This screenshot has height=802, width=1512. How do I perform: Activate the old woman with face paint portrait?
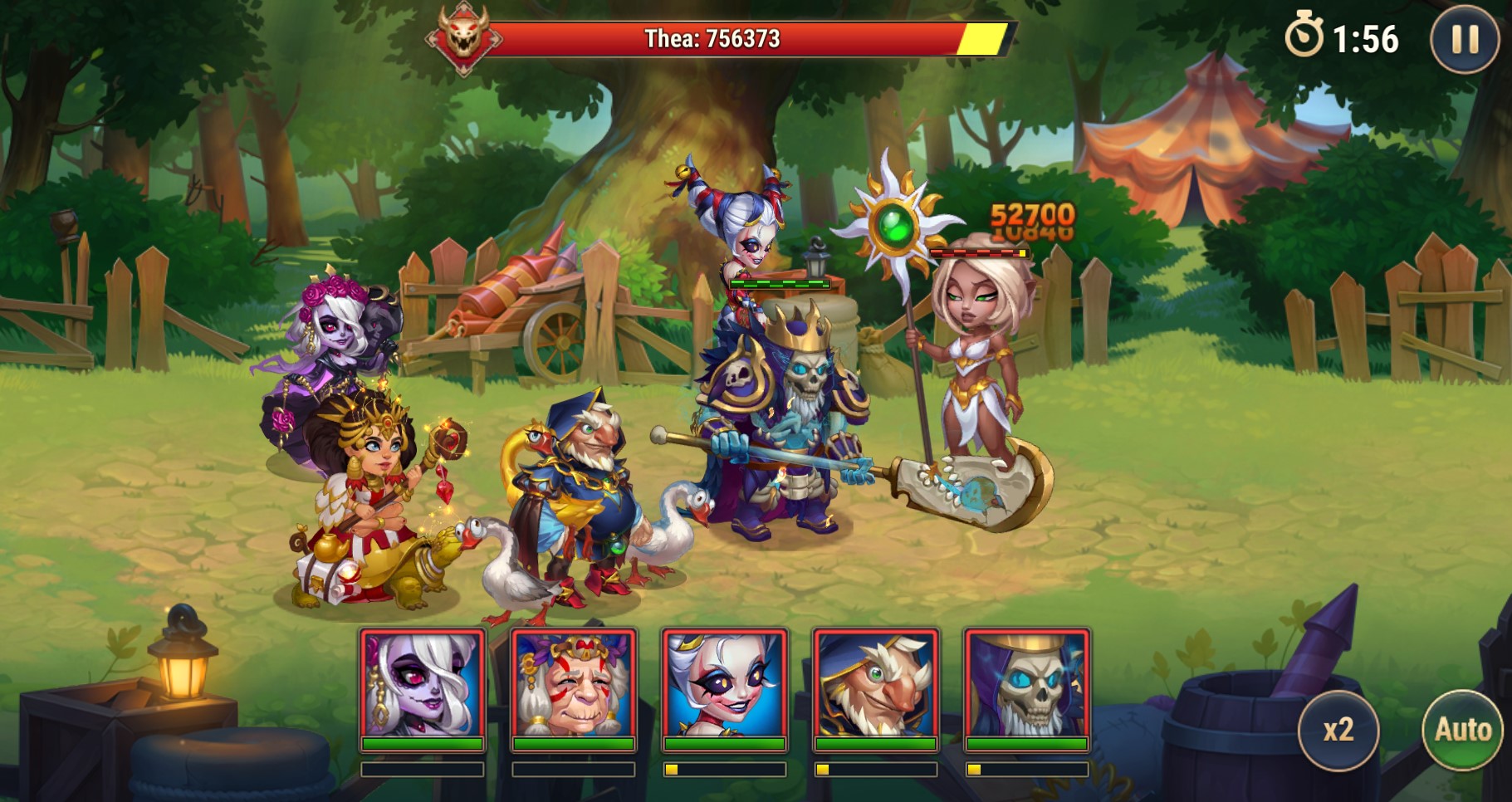574,684
